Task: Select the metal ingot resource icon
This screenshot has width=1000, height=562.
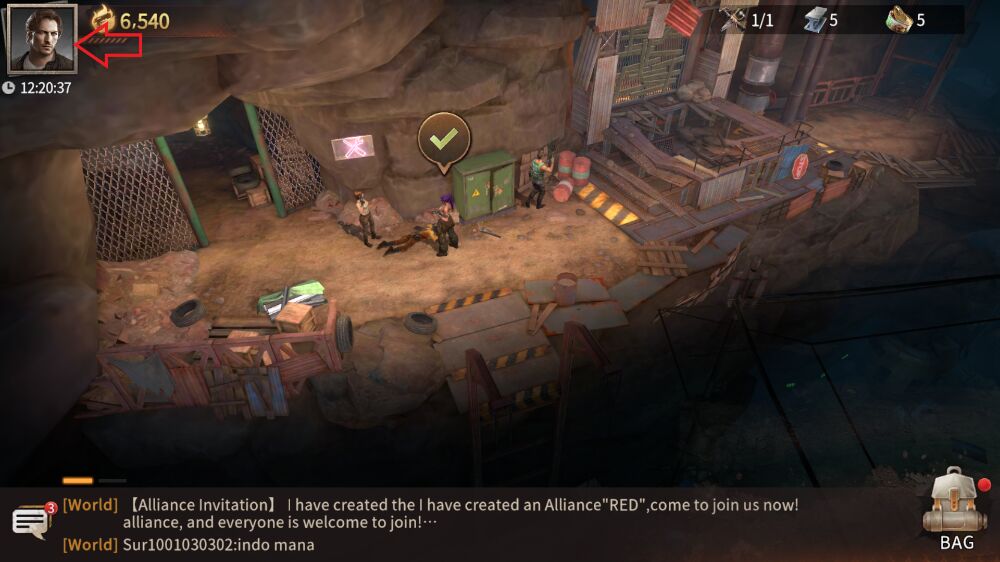Action: coord(816,20)
